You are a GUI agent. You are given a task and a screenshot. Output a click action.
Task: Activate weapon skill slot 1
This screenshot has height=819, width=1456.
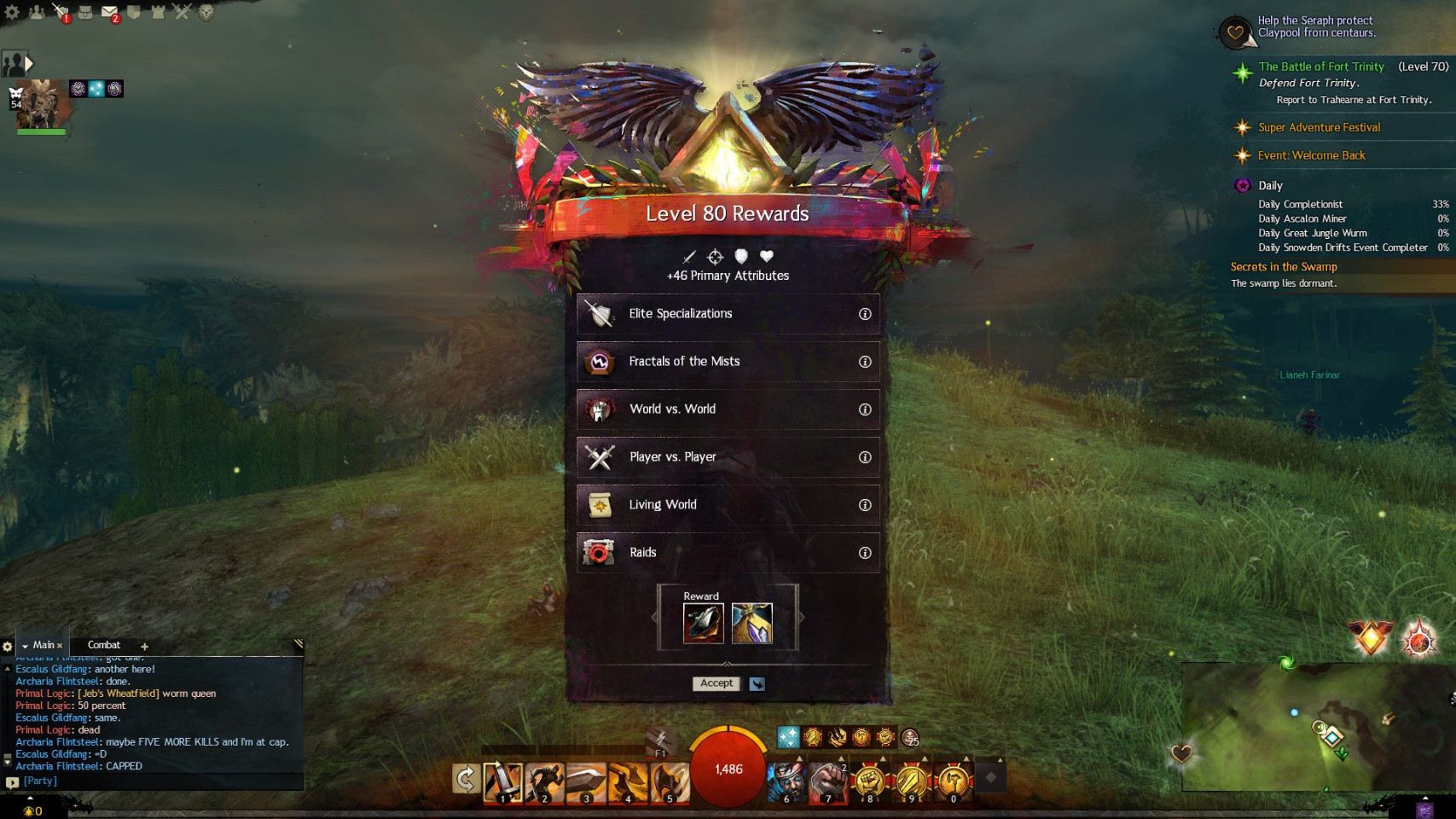502,781
